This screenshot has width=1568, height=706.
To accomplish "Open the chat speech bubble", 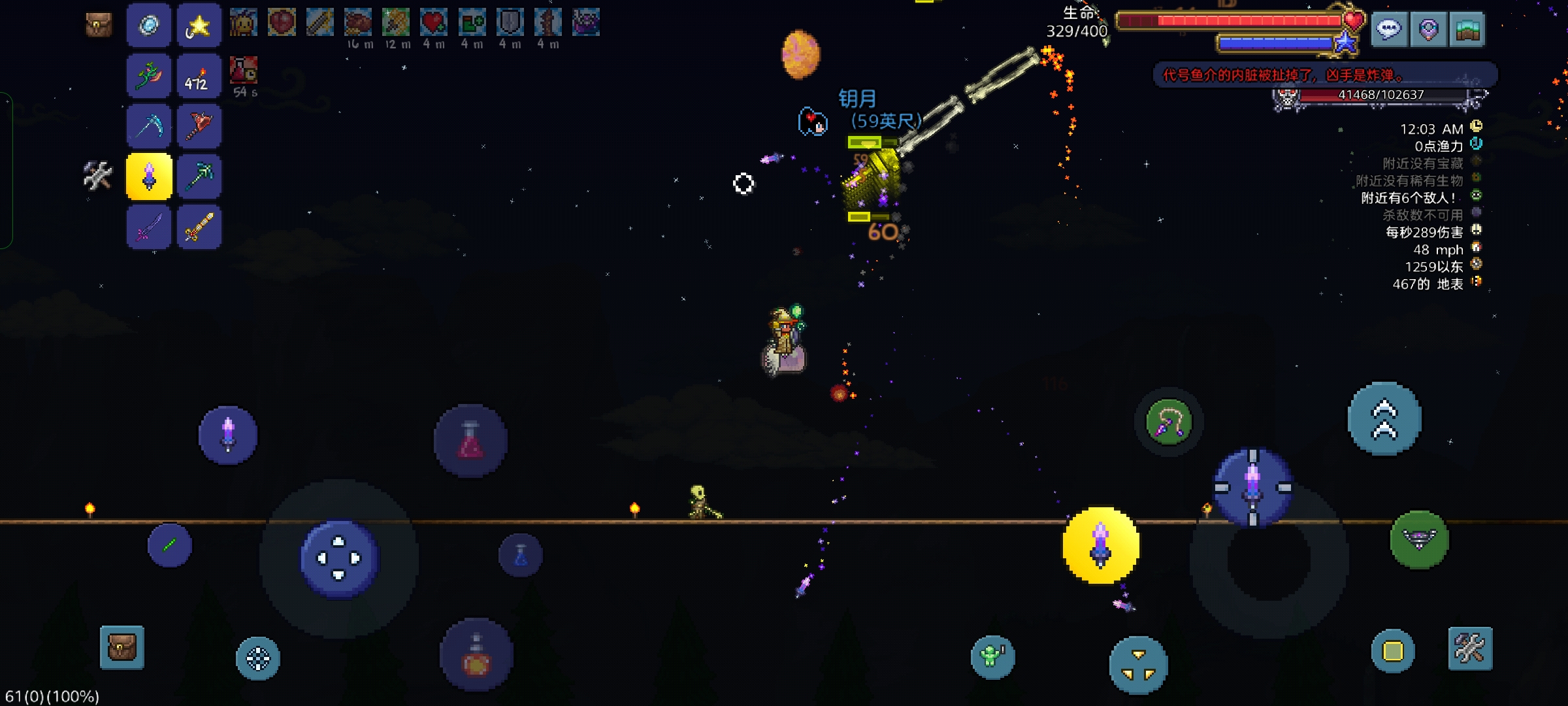I will tap(1388, 29).
